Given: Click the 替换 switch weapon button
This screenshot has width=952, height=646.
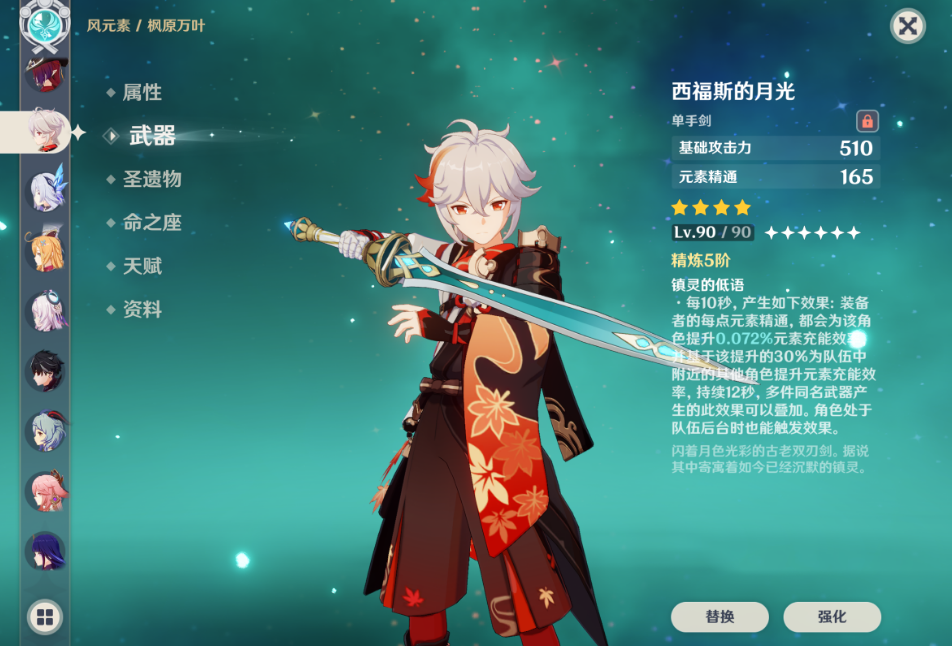Looking at the screenshot, I should click(x=720, y=617).
